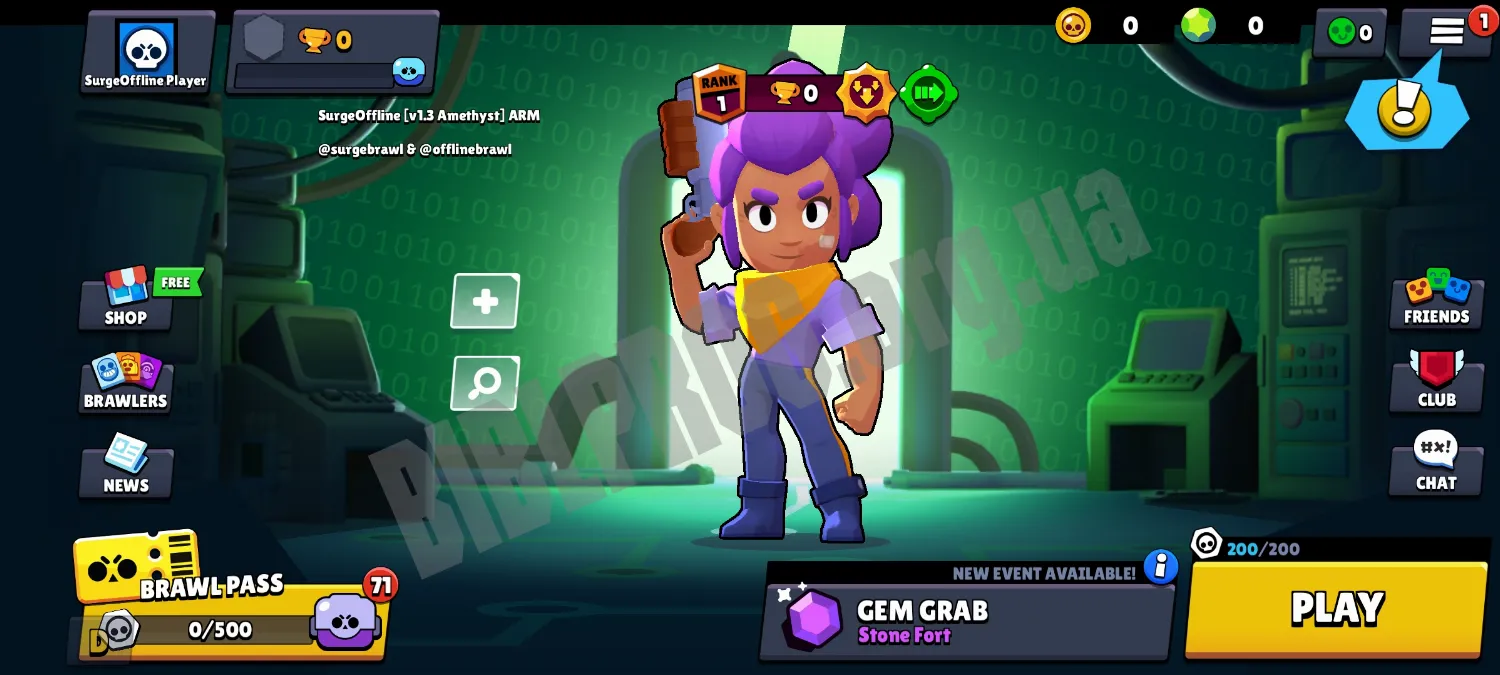This screenshot has width=1500, height=675.
Task: Start a match with the Play button
Action: click(x=1336, y=608)
